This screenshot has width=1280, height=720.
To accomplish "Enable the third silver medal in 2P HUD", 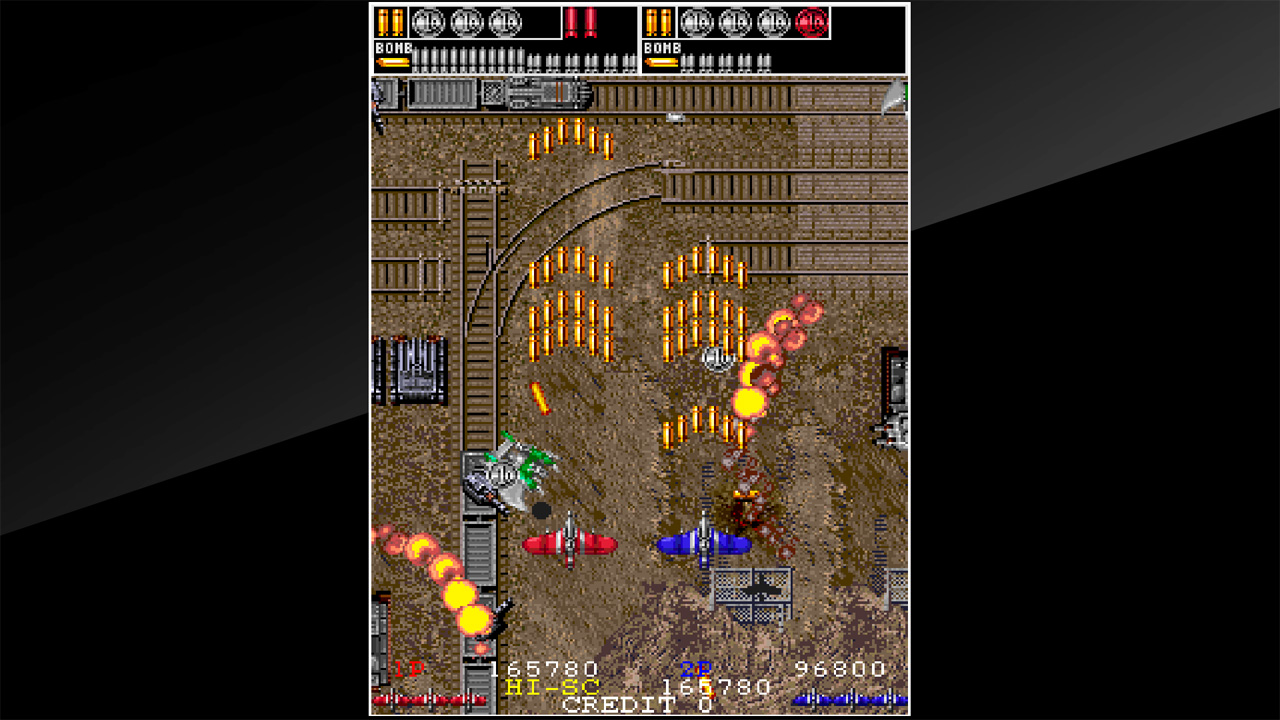I will pyautogui.click(x=771, y=21).
